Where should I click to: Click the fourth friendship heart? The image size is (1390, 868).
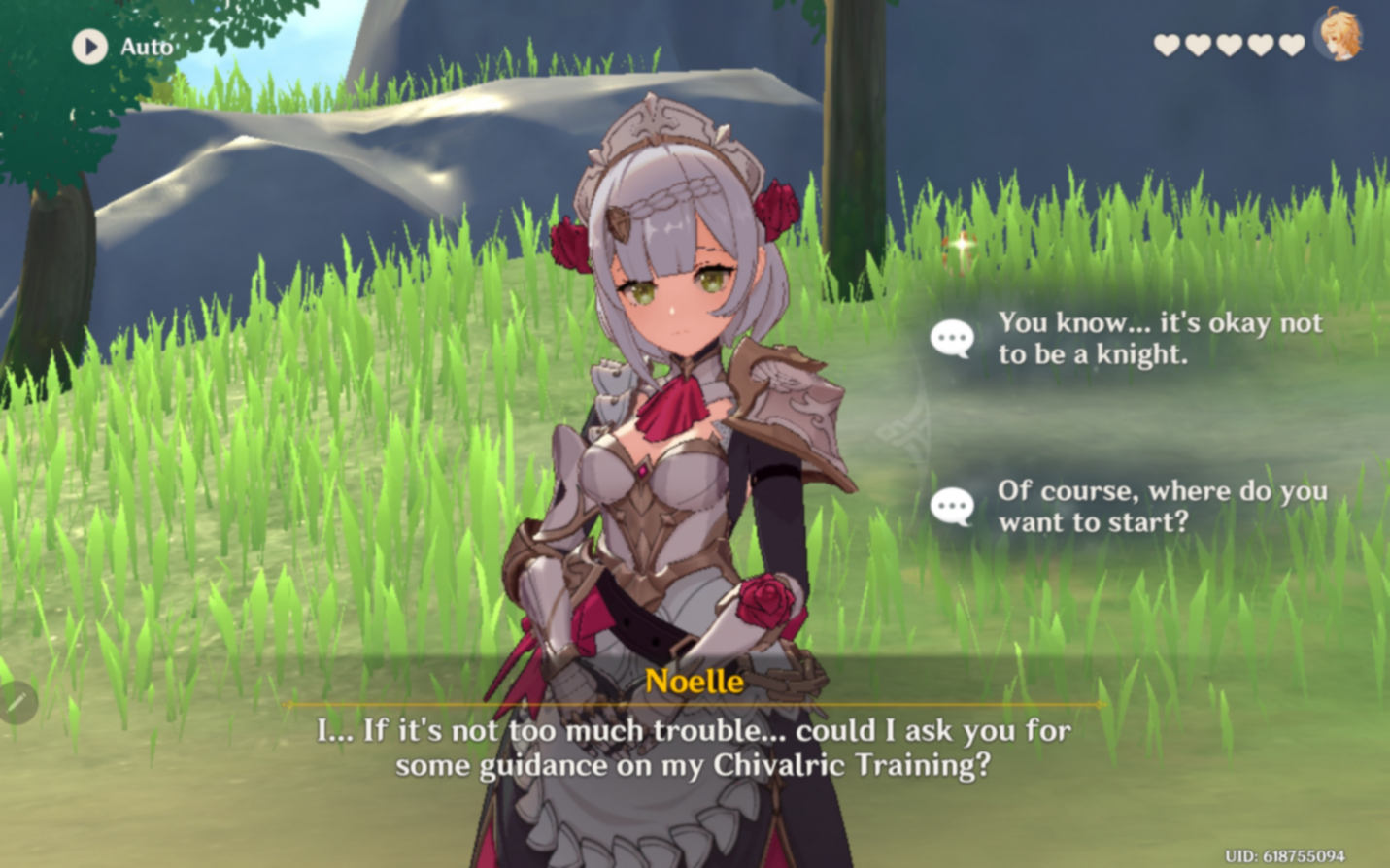click(1259, 44)
